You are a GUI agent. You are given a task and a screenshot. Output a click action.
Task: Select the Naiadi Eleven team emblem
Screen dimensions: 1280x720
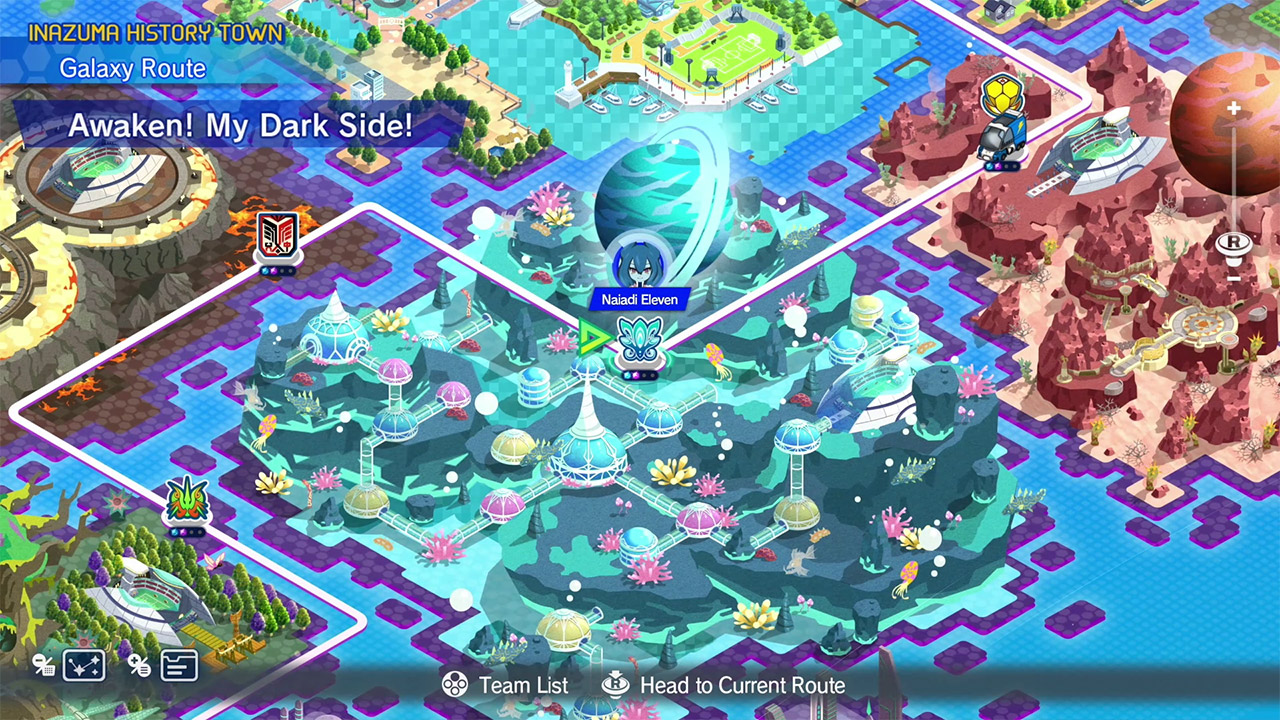pos(636,340)
